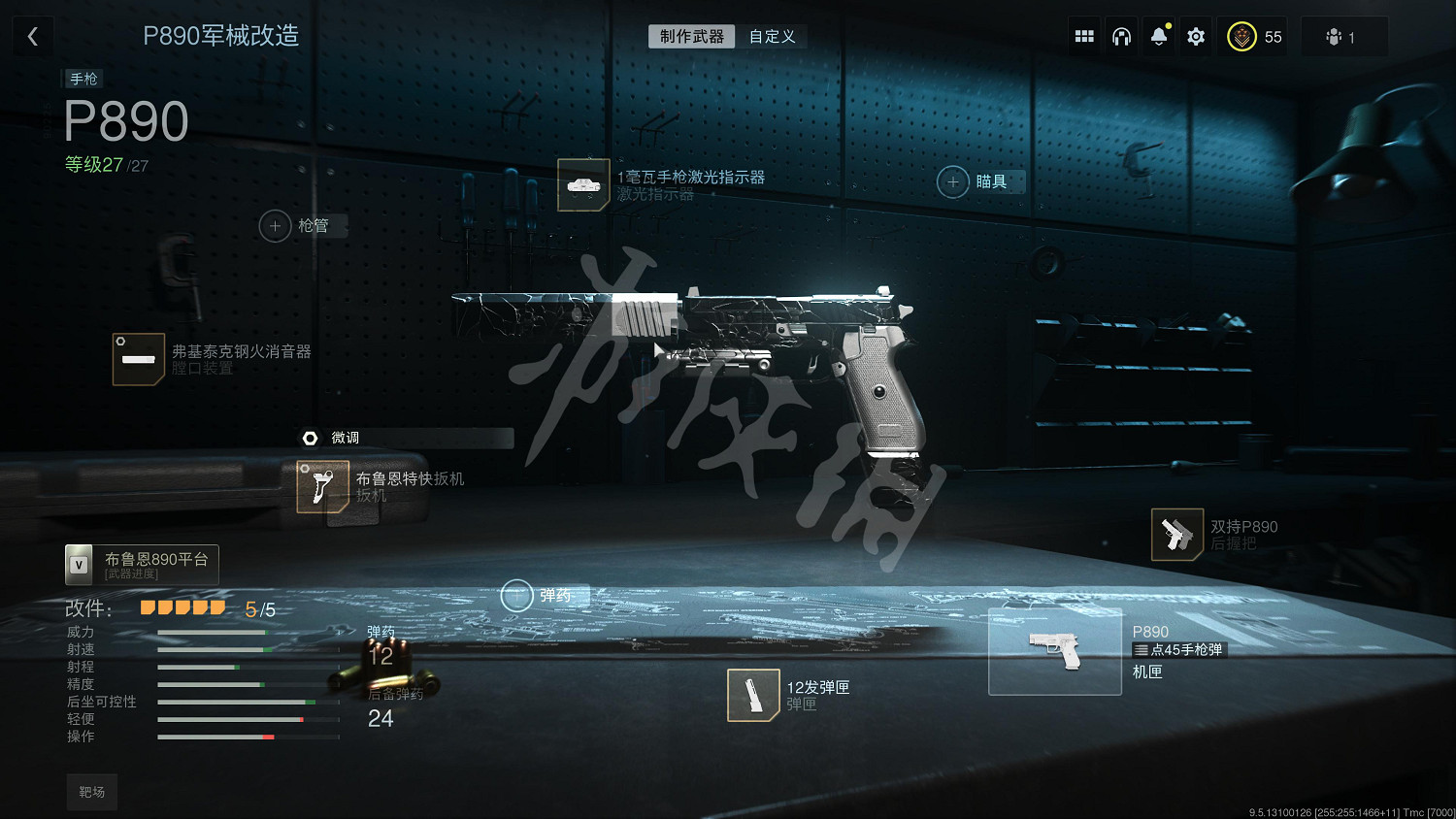Open the headset voice chat icon
Image resolution: width=1456 pixels, height=819 pixels.
tap(1121, 37)
